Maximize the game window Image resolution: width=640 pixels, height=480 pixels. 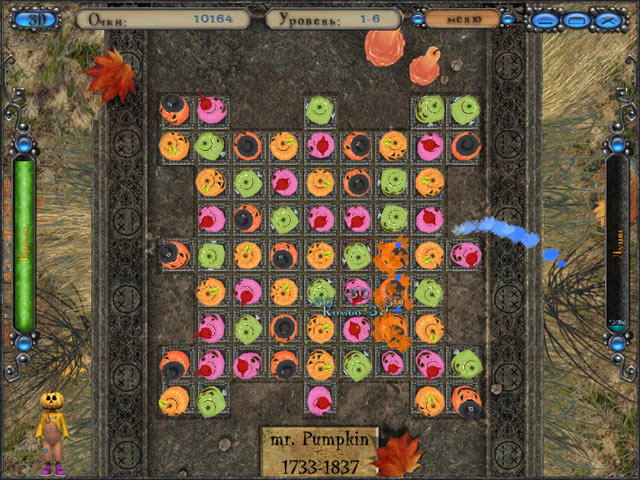pos(576,19)
